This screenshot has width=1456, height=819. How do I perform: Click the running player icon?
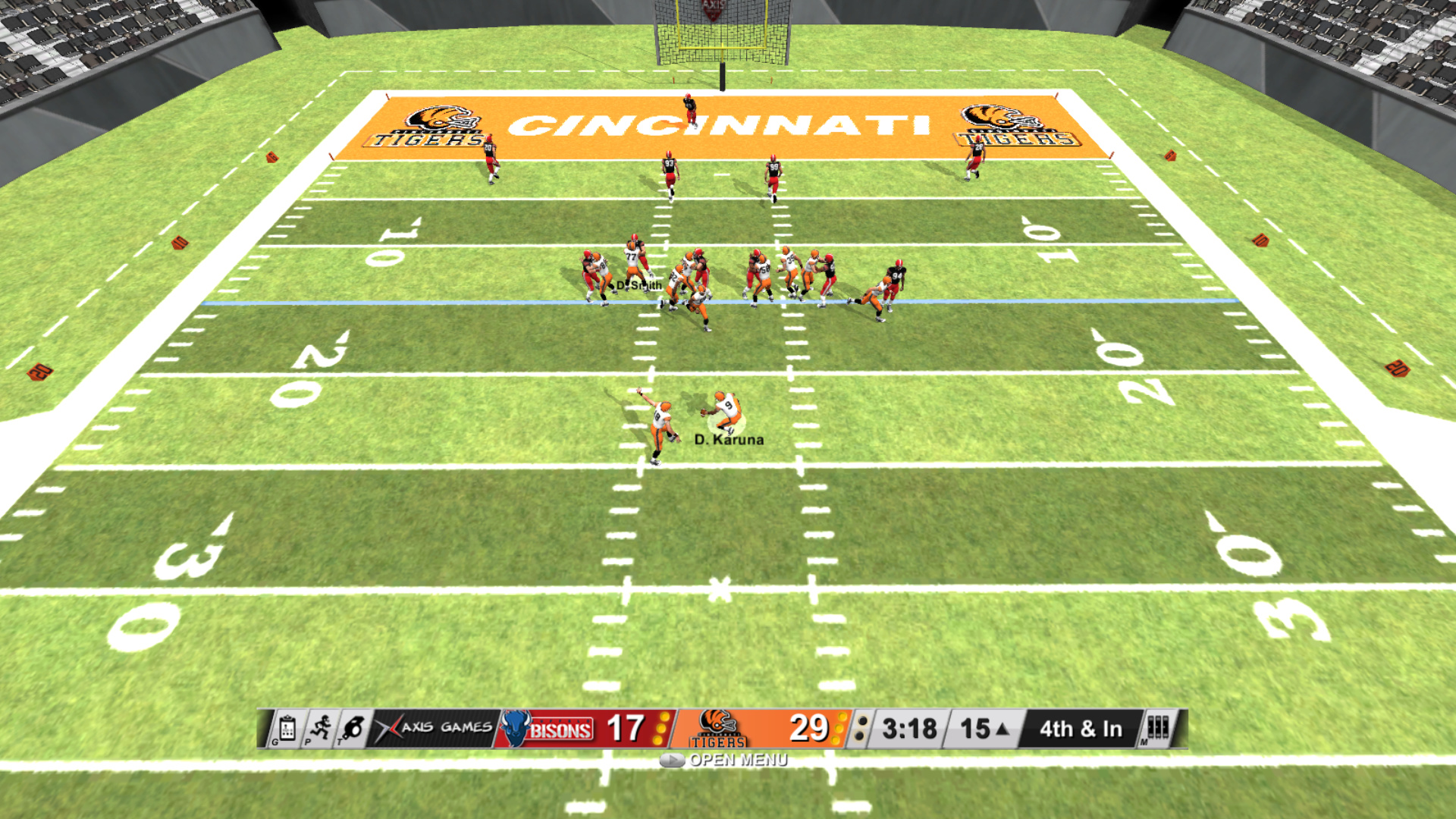pos(321,729)
